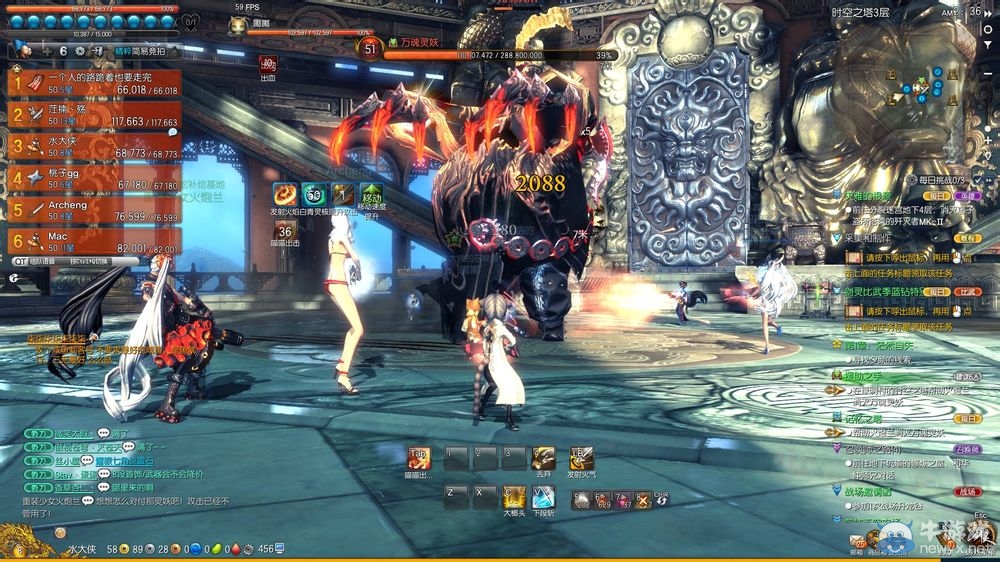1000x562 pixels.
Task: Activate the 发射火气 skill
Action: point(581,458)
